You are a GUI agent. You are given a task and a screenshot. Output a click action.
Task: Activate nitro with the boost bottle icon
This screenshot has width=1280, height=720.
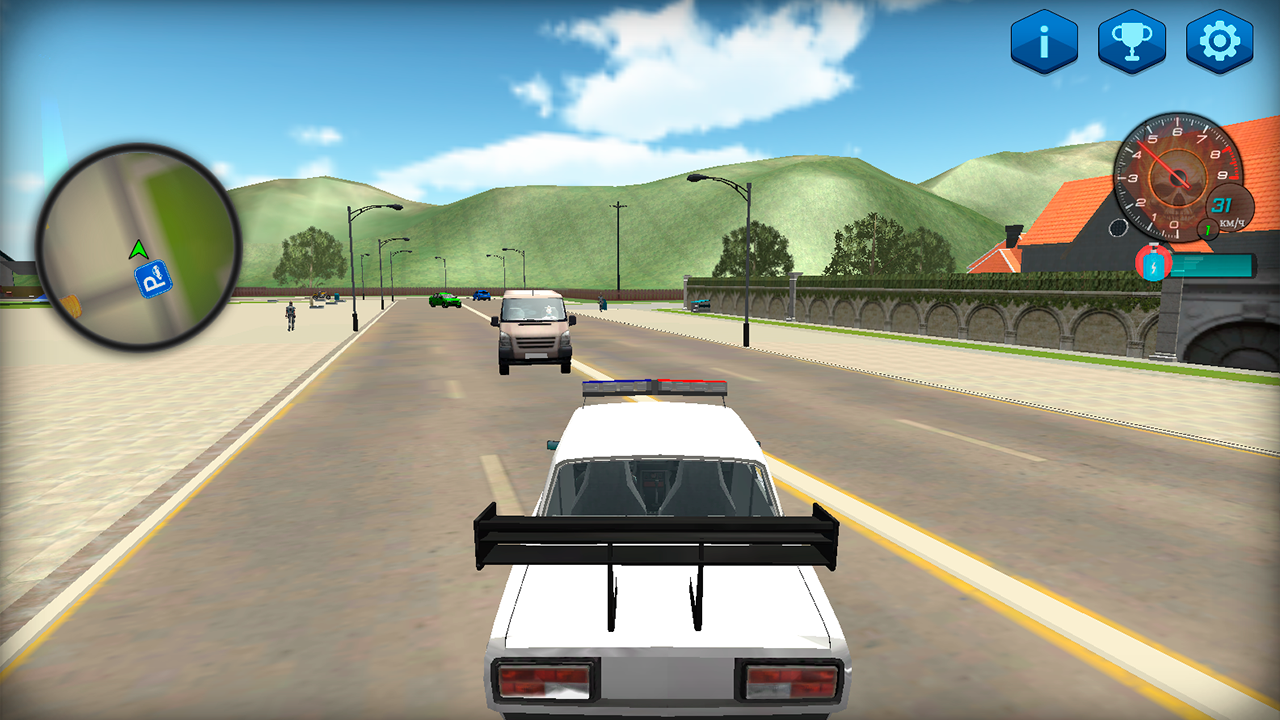(x=1153, y=261)
